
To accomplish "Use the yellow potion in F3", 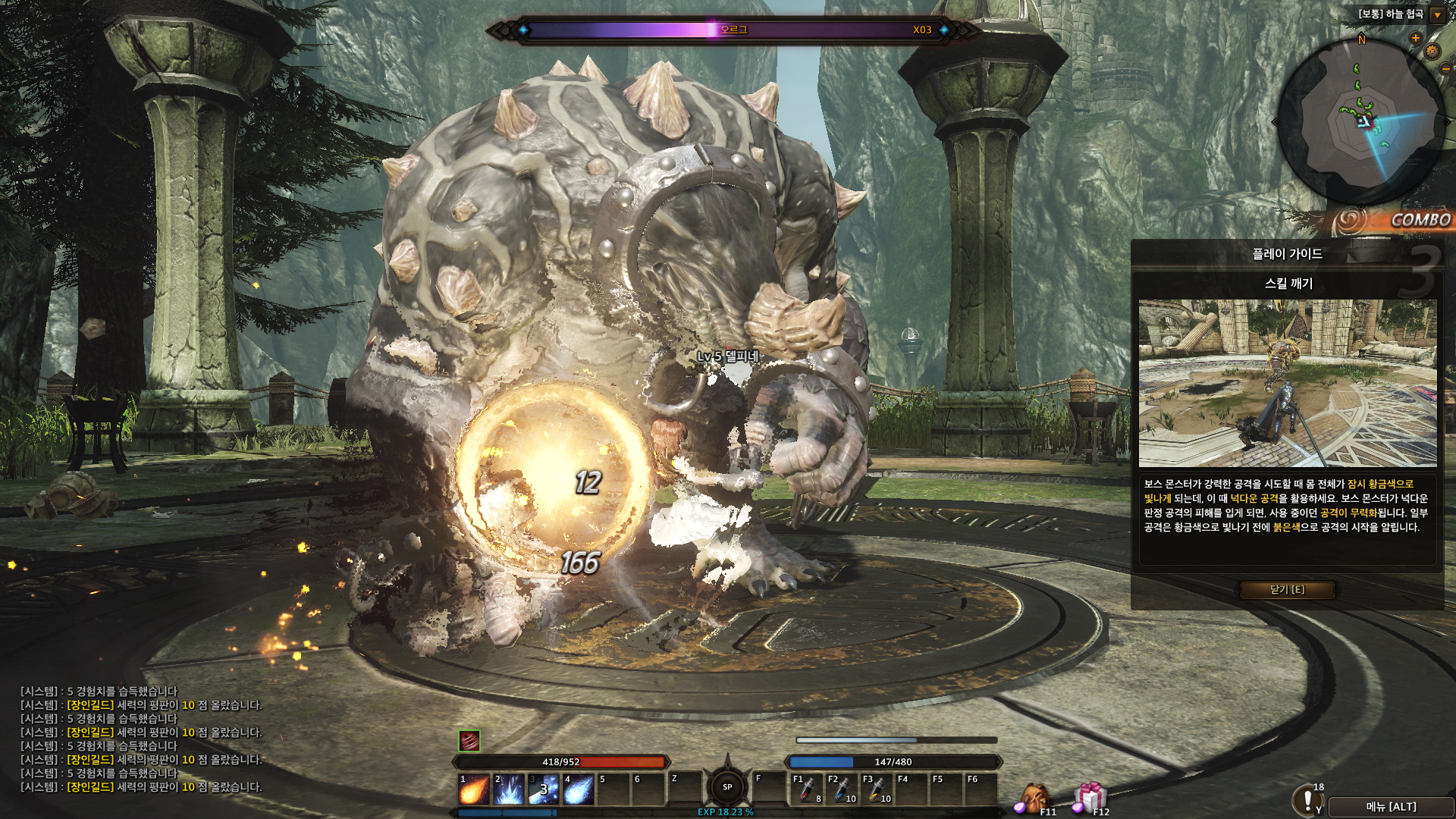I will tap(877, 790).
